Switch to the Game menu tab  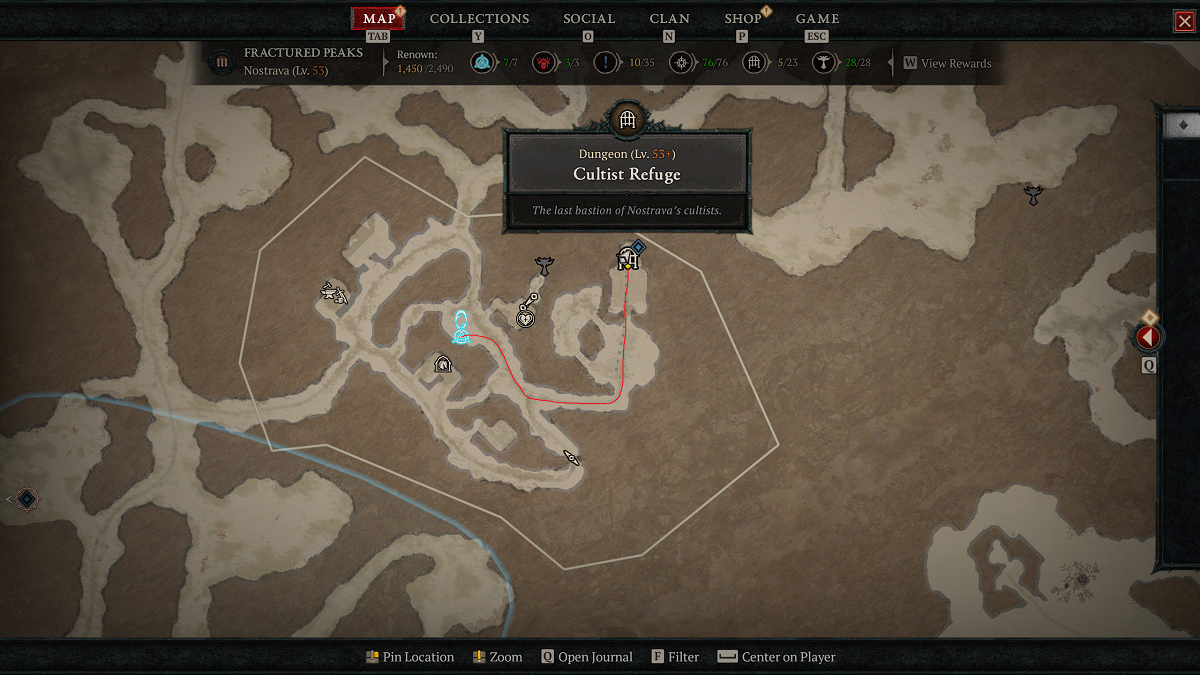817,19
